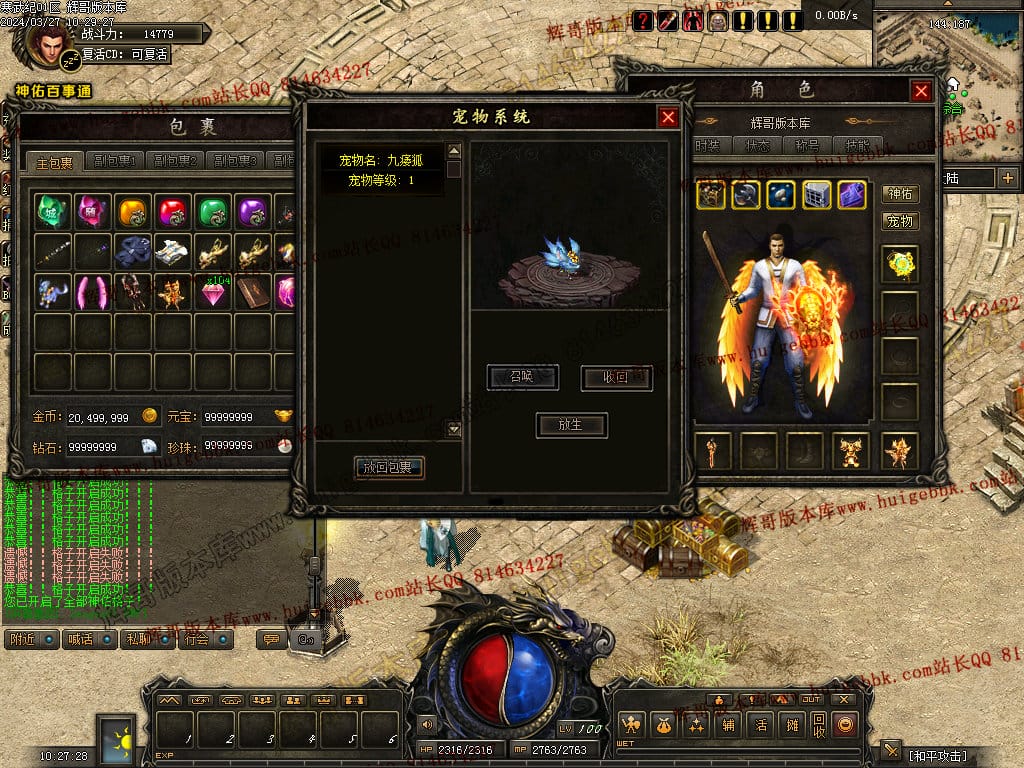The image size is (1024, 768).
Task: Switch to the 副包裹1 bag tab
Action: point(114,161)
